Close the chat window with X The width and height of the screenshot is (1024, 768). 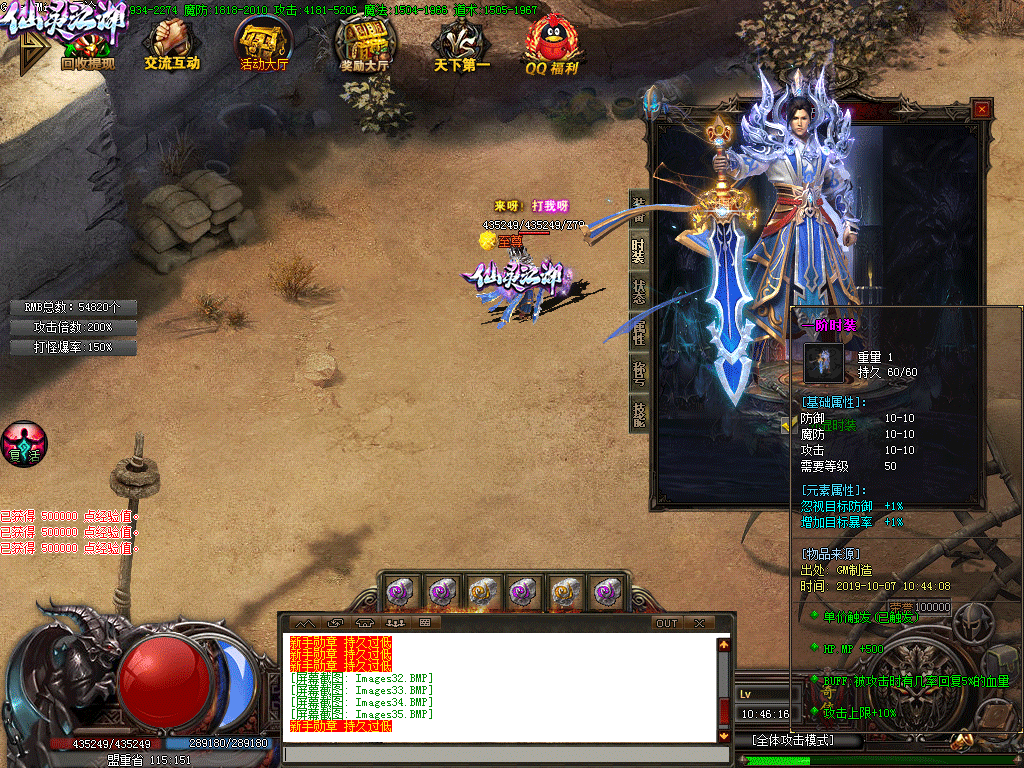[700, 623]
